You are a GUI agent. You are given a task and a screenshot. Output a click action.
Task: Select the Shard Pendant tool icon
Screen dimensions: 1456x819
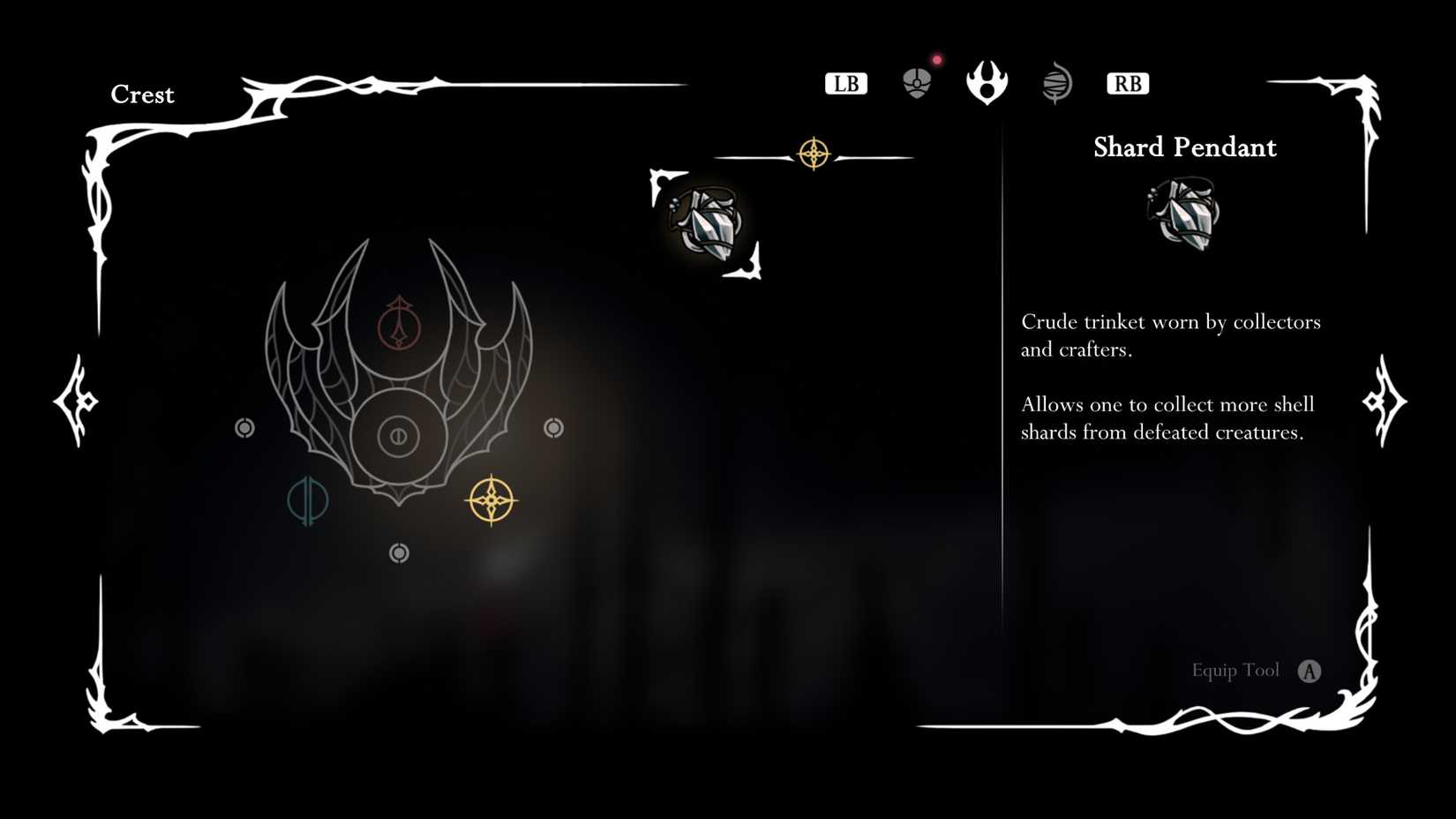tap(706, 221)
